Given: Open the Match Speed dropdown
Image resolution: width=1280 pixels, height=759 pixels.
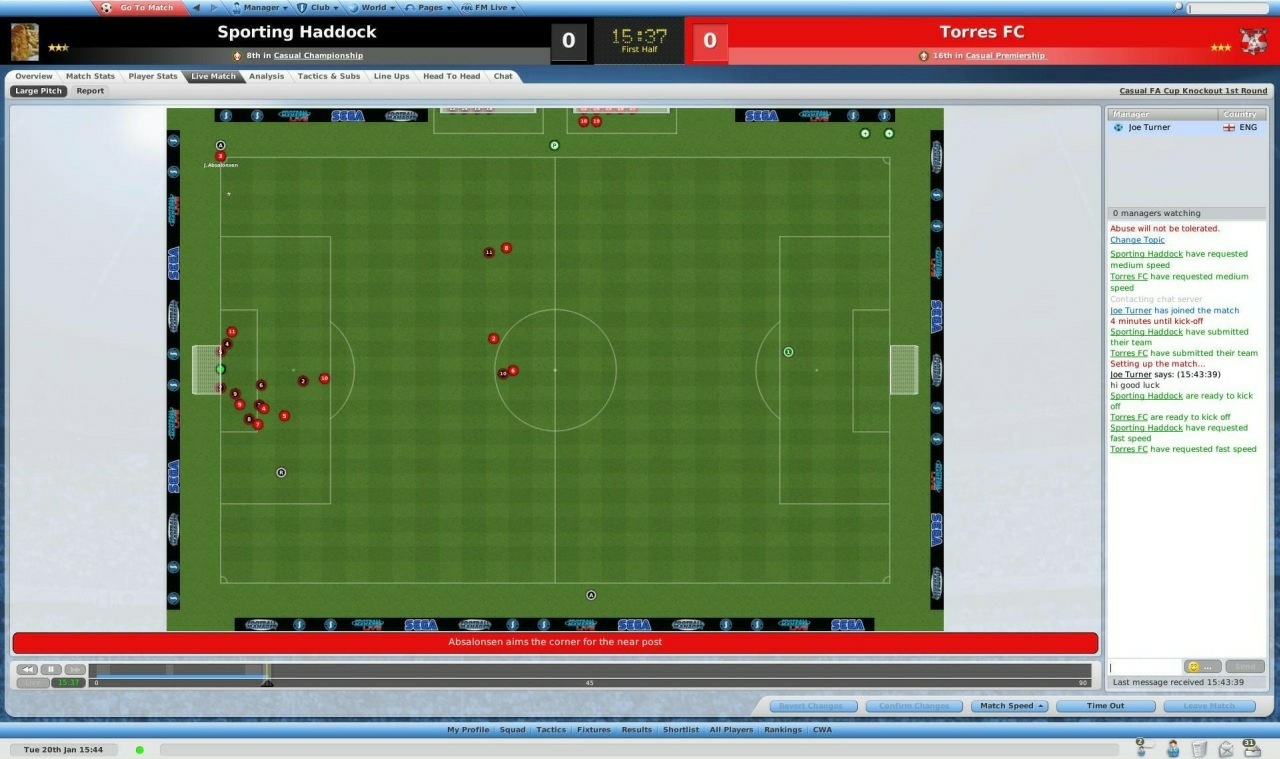Looking at the screenshot, I should tap(1009, 705).
